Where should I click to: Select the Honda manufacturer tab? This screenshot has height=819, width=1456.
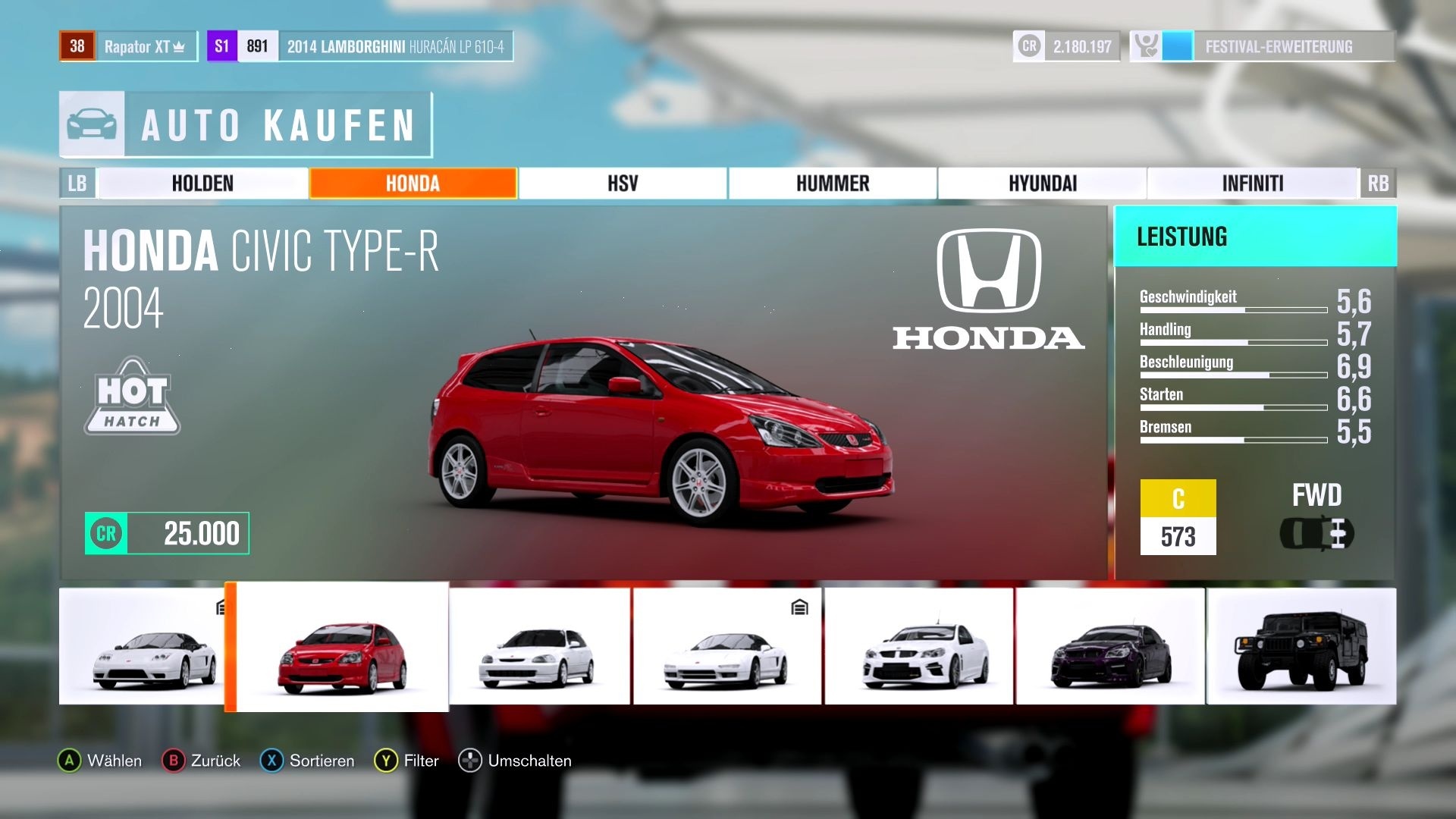[413, 184]
